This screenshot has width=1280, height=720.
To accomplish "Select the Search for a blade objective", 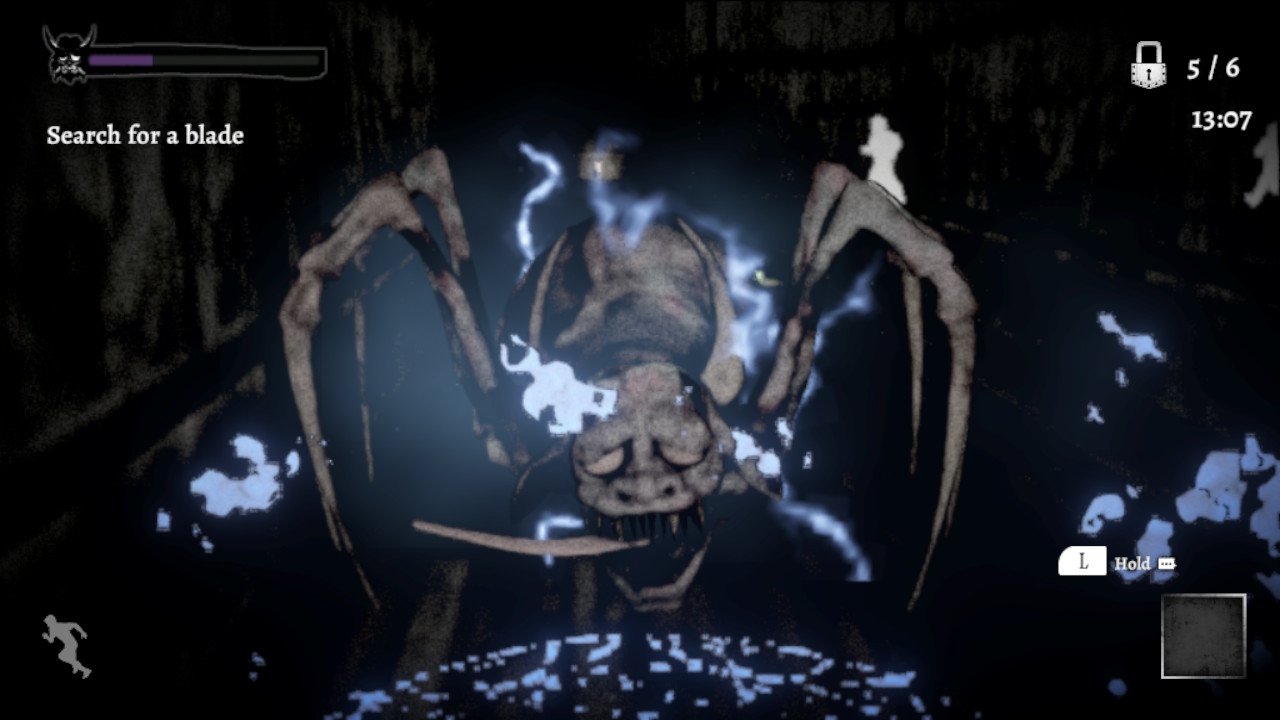I will pyautogui.click(x=144, y=136).
